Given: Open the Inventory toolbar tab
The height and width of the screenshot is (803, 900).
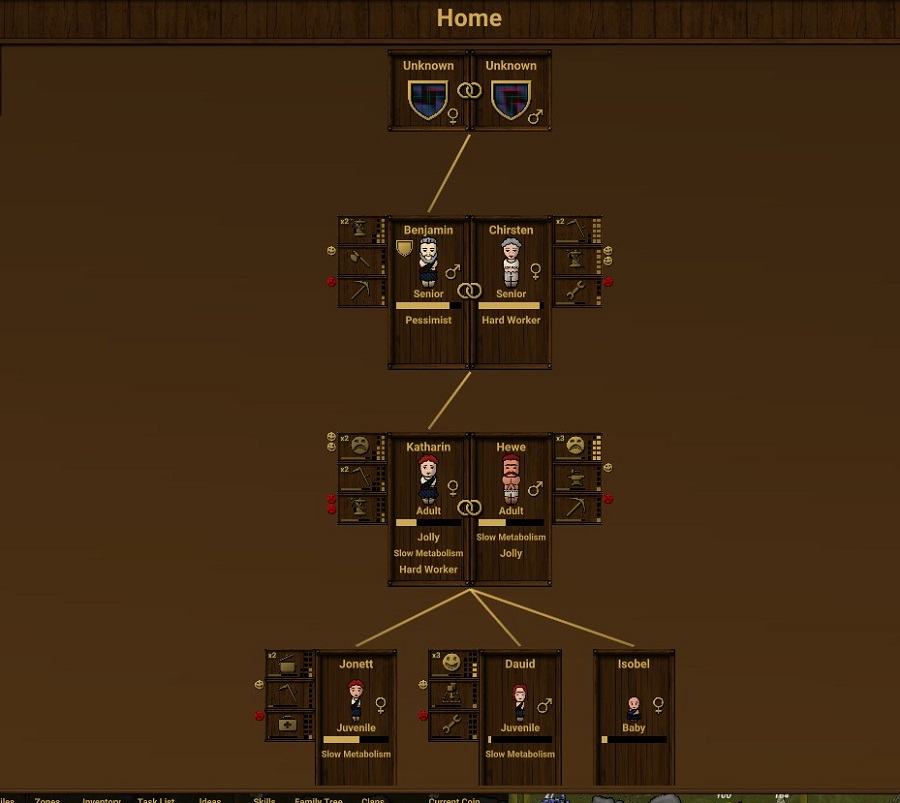Looking at the screenshot, I should [x=101, y=800].
